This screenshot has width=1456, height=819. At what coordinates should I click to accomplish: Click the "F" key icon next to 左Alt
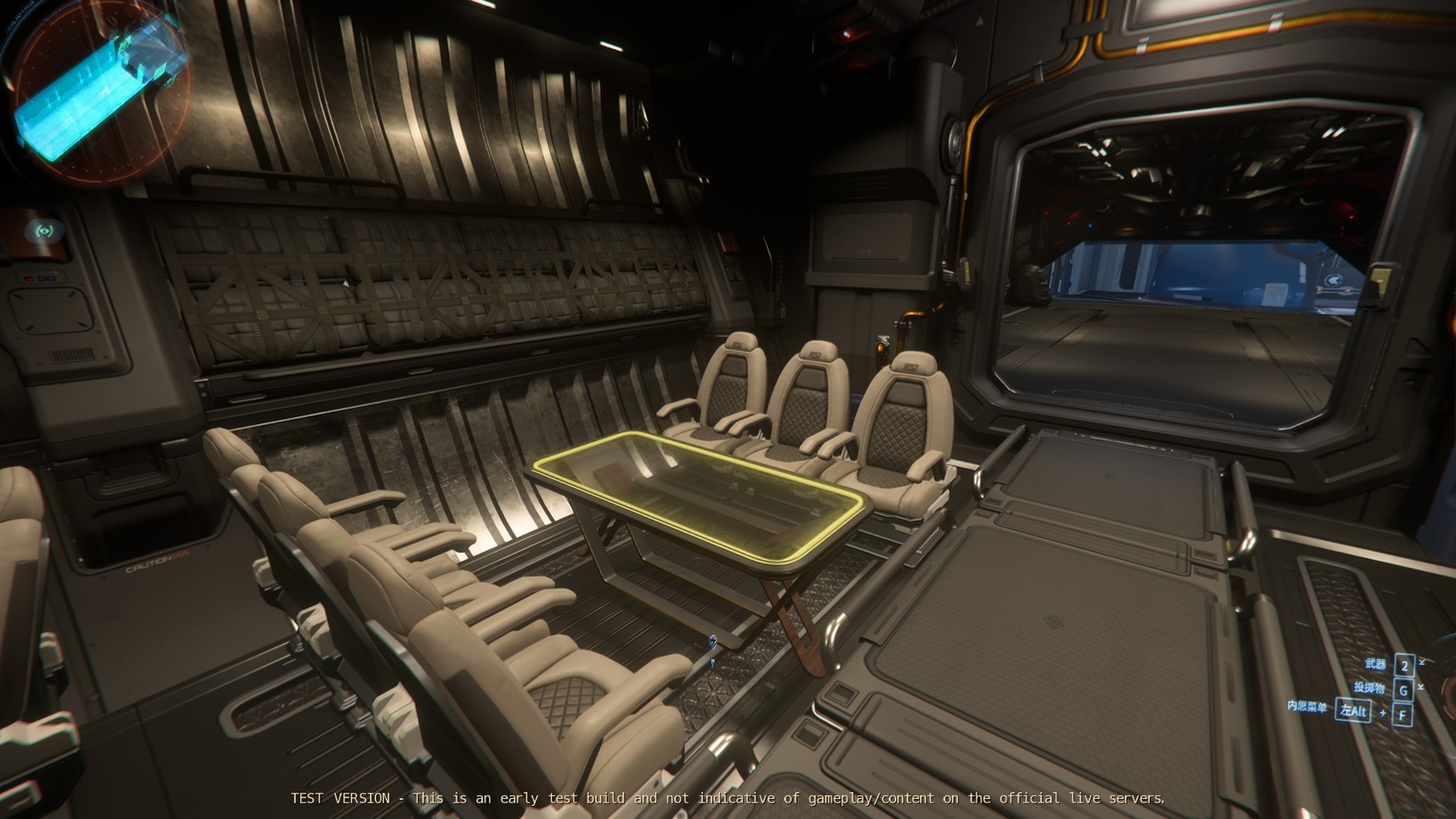1402,714
